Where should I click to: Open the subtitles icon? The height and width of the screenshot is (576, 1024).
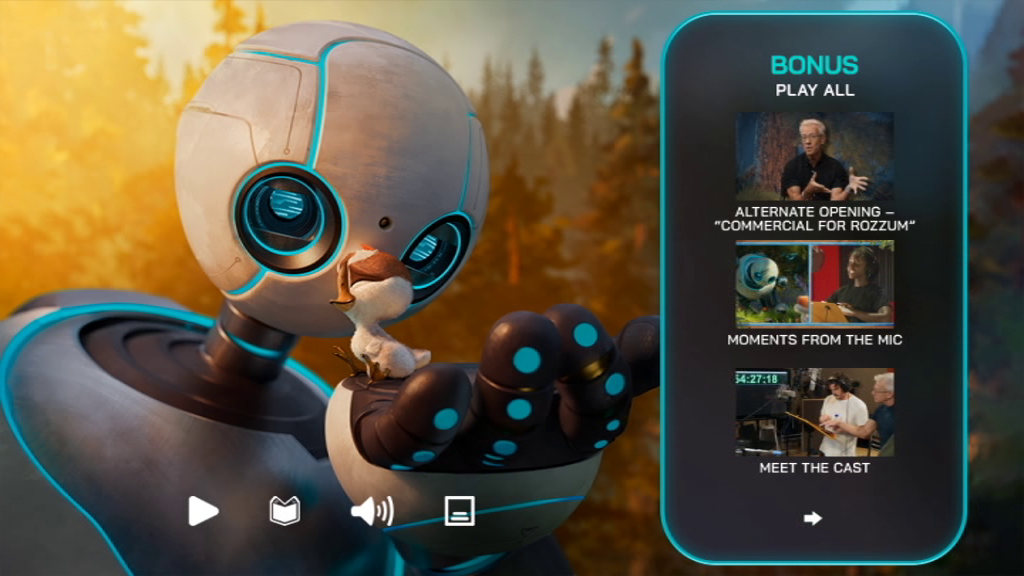(459, 511)
